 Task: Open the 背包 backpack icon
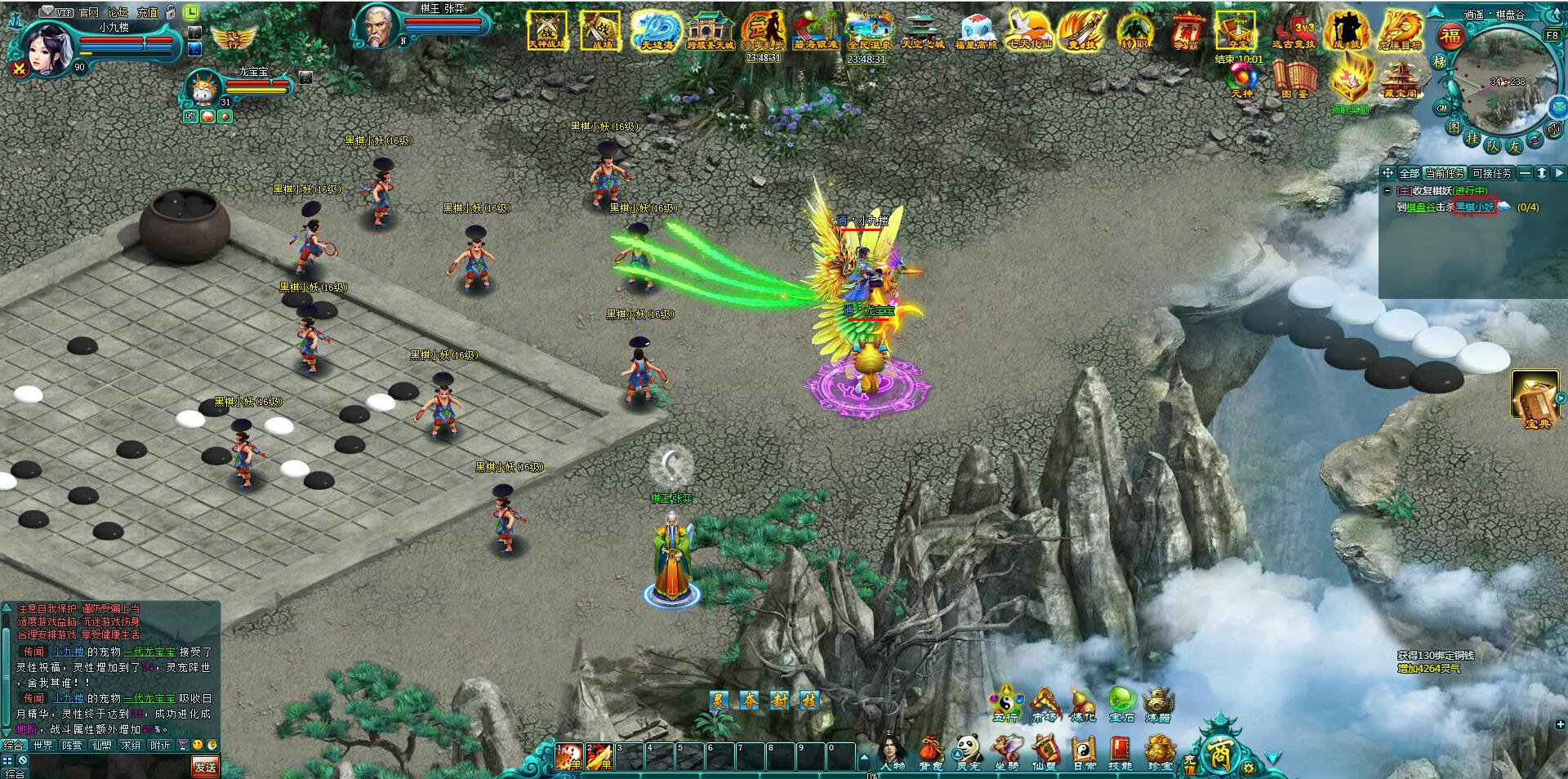click(930, 751)
